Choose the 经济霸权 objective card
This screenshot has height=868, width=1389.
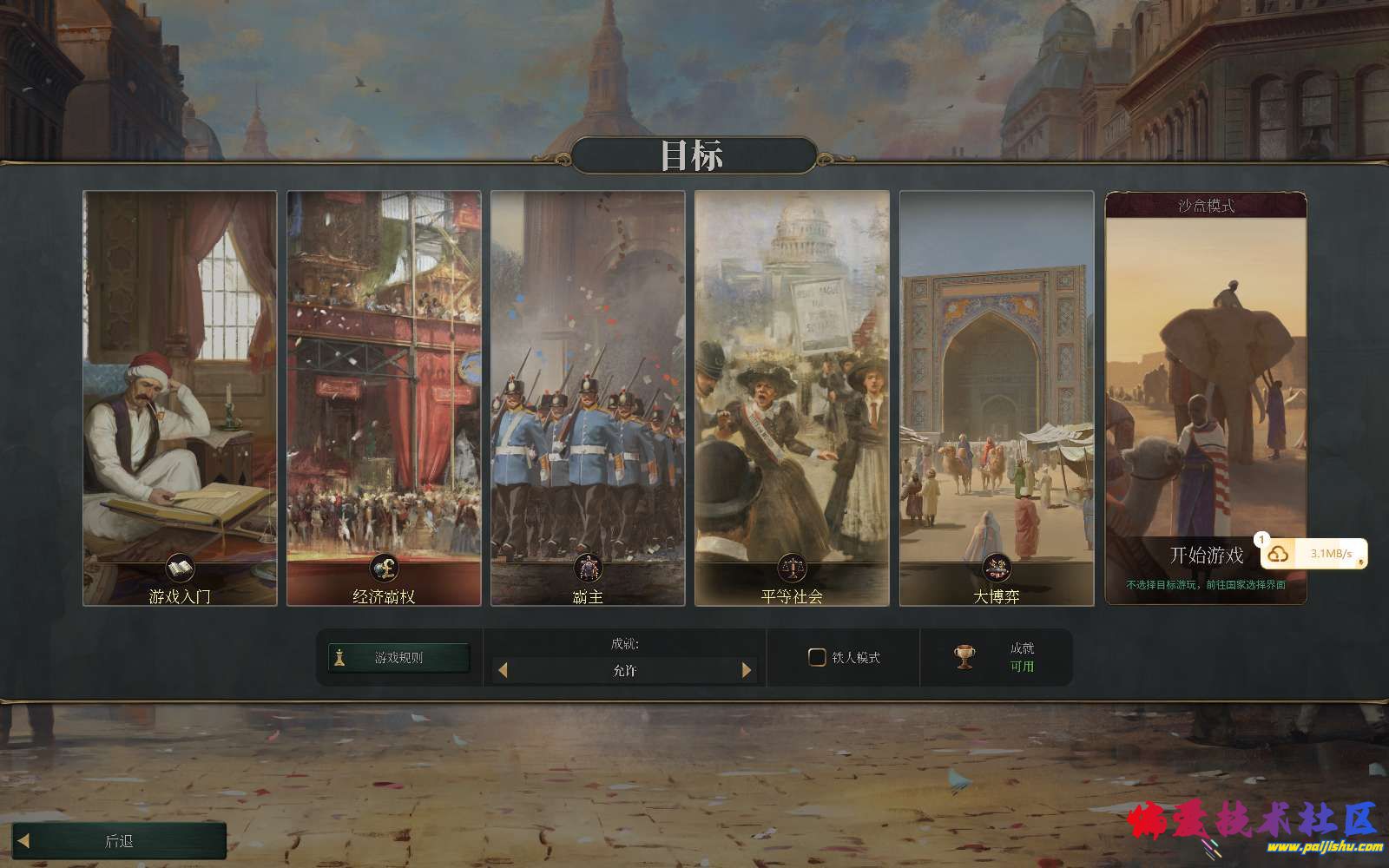[384, 398]
